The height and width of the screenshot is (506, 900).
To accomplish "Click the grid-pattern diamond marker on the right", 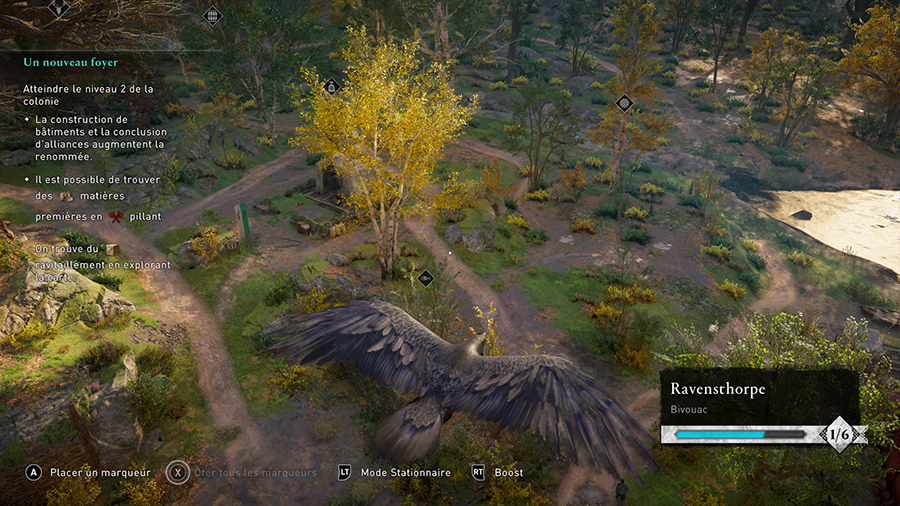I will click(624, 102).
